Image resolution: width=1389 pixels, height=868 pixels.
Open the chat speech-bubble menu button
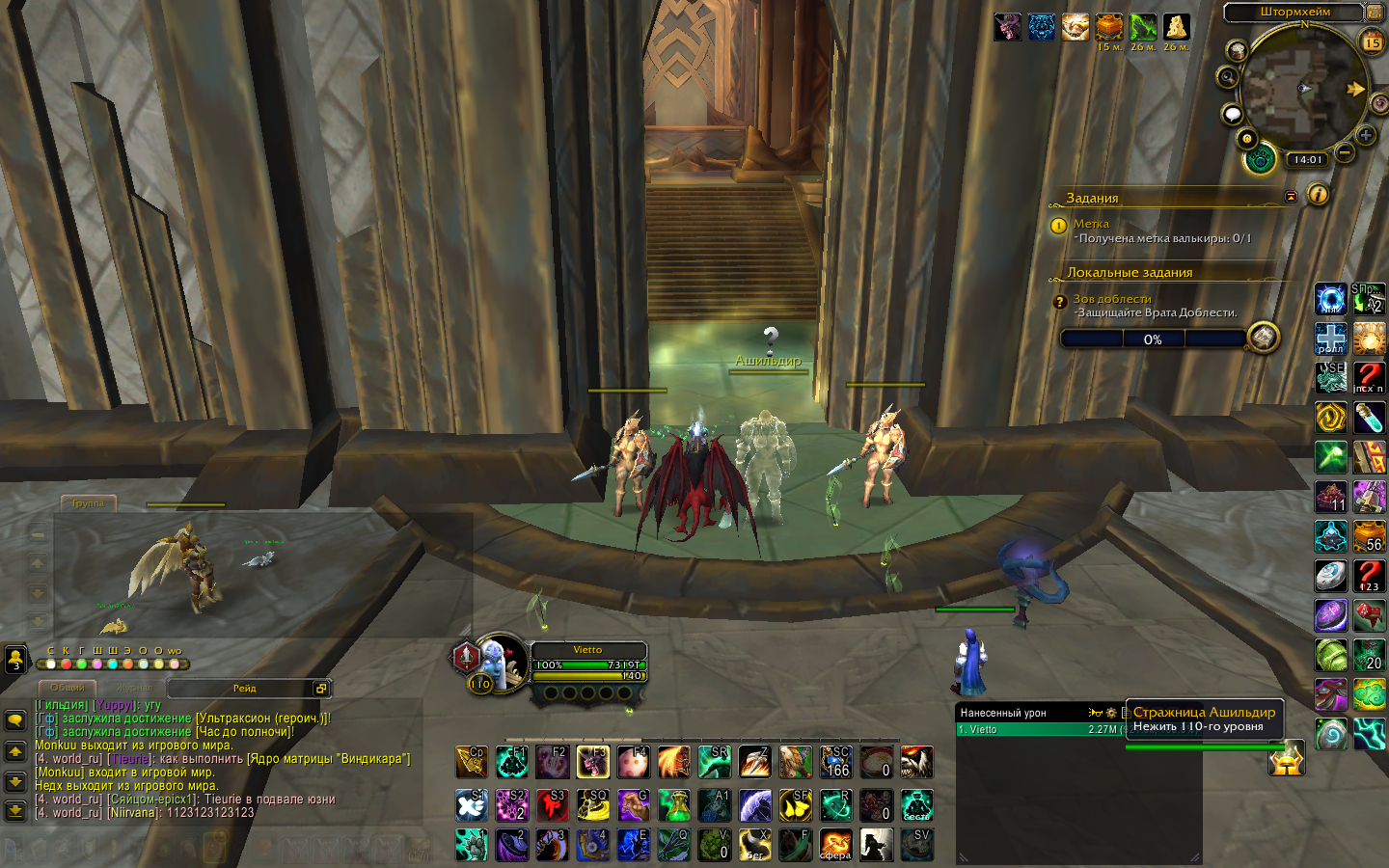[15, 720]
